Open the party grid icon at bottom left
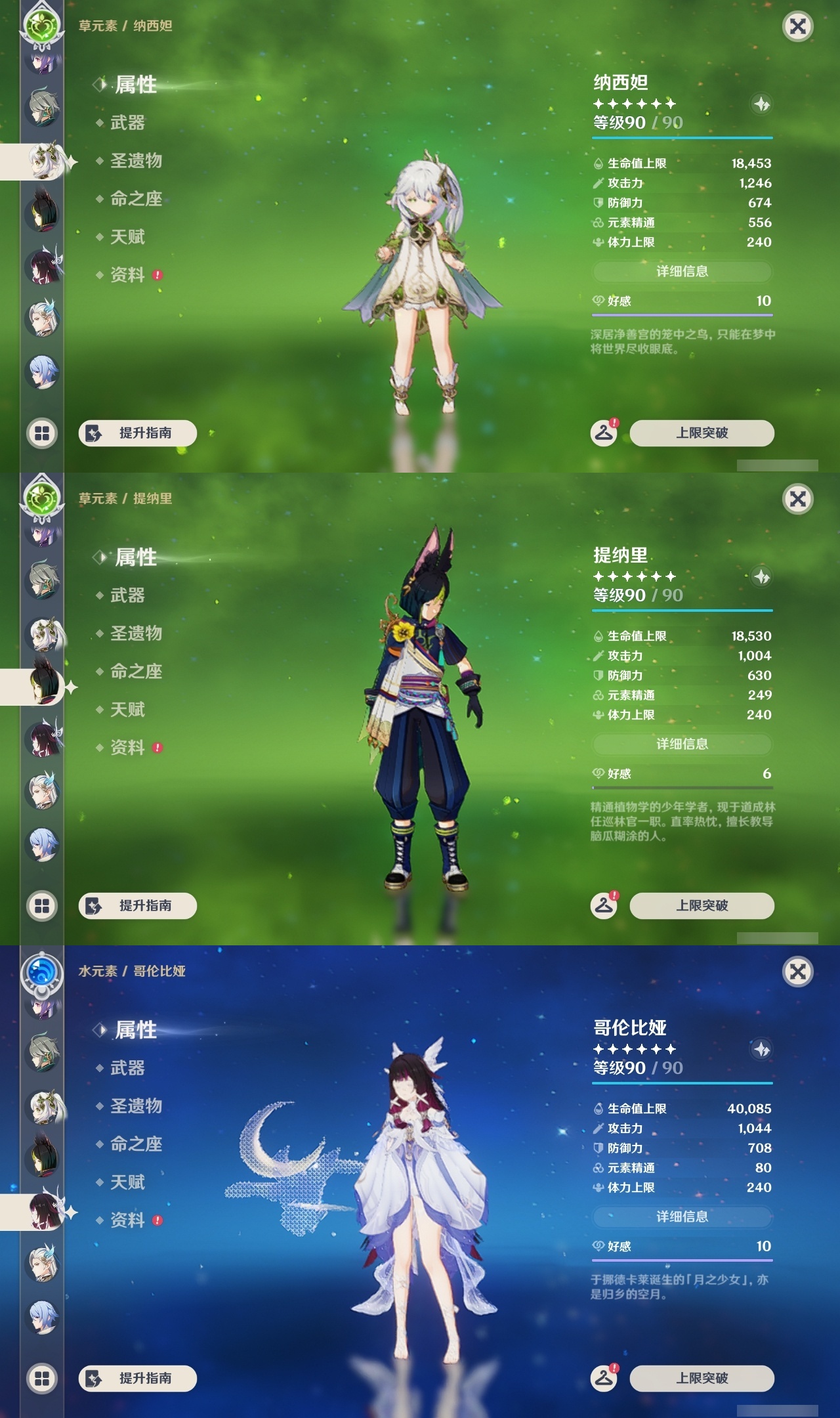 point(41,433)
